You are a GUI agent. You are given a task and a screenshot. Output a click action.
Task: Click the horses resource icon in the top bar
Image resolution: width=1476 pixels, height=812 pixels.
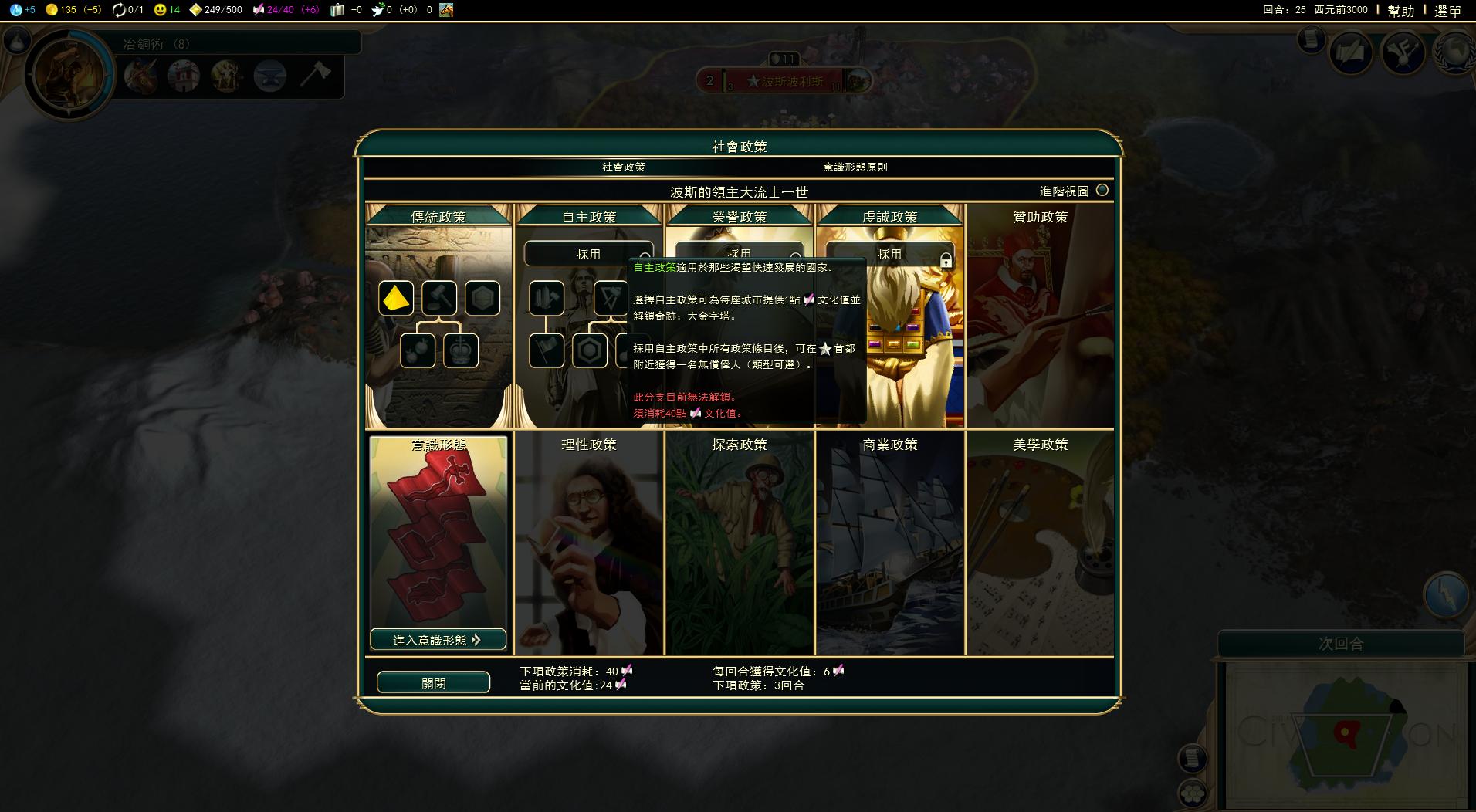447,11
